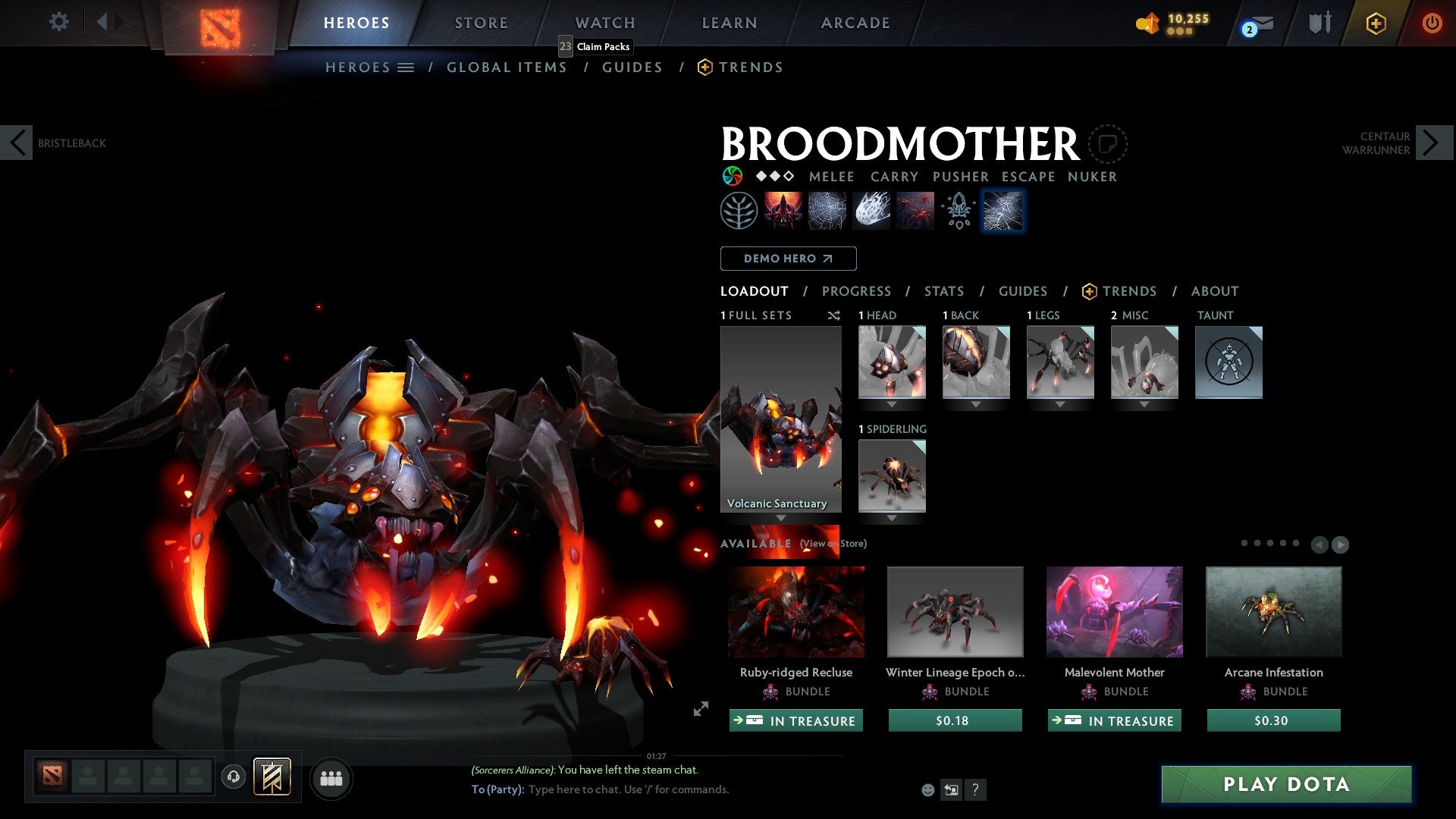Open the shuffle loadout icon next to Full Sets
This screenshot has height=819, width=1456.
click(x=834, y=315)
